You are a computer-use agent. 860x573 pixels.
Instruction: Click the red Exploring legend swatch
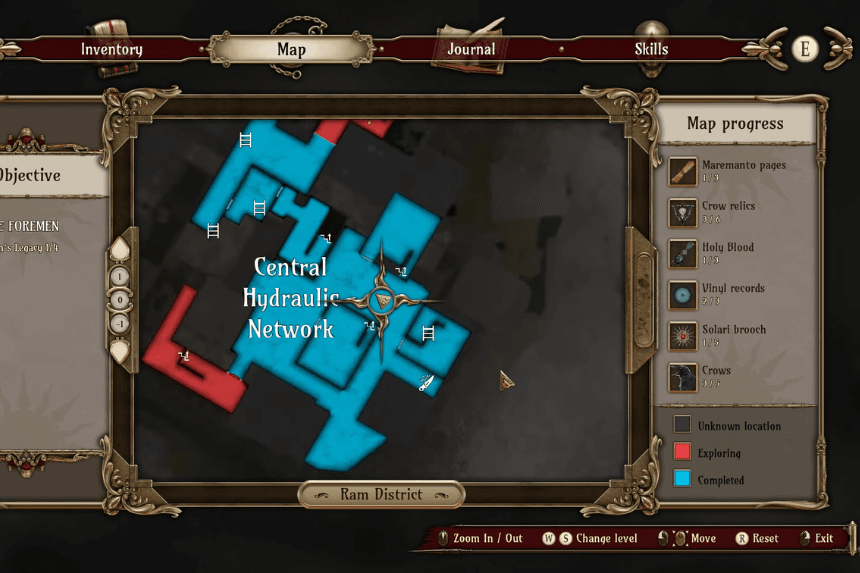682,452
